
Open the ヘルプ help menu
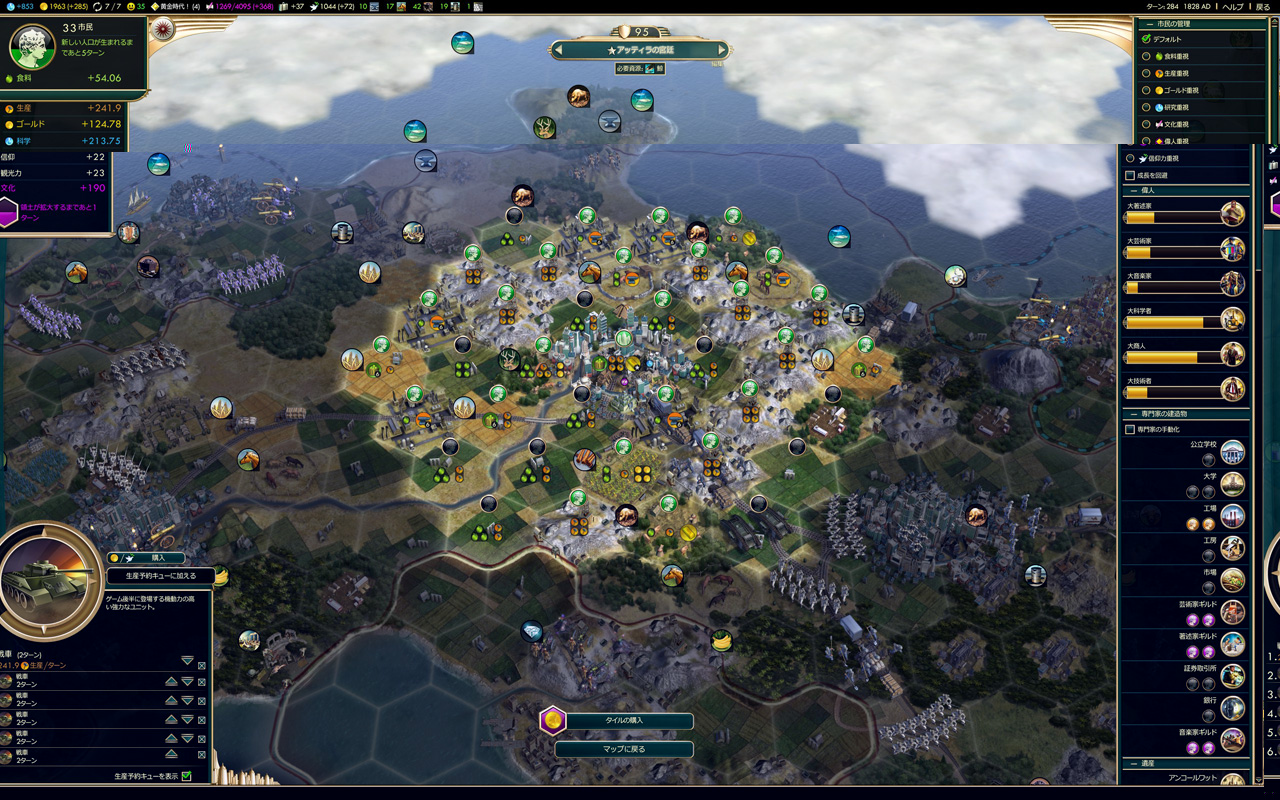point(1233,6)
